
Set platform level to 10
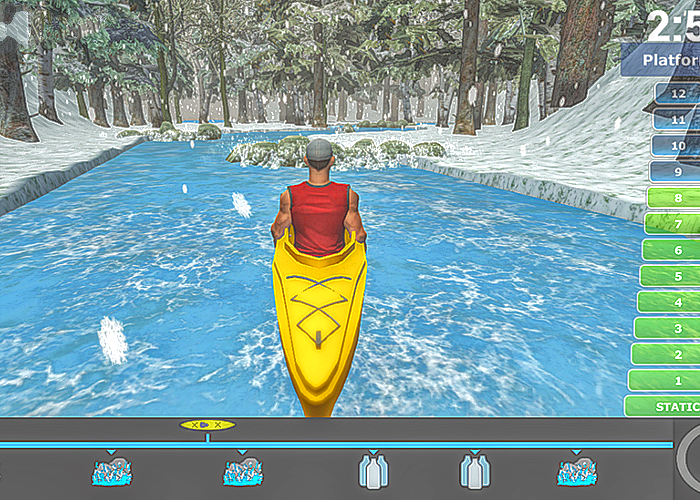pyautogui.click(x=677, y=145)
